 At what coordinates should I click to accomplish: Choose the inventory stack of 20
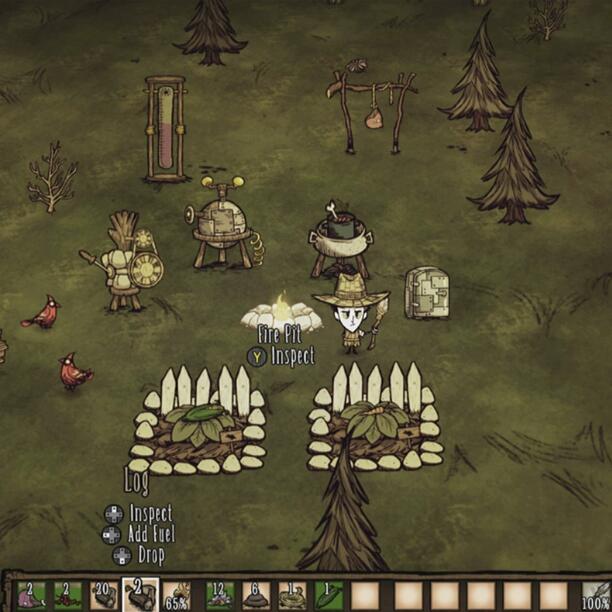(x=103, y=595)
